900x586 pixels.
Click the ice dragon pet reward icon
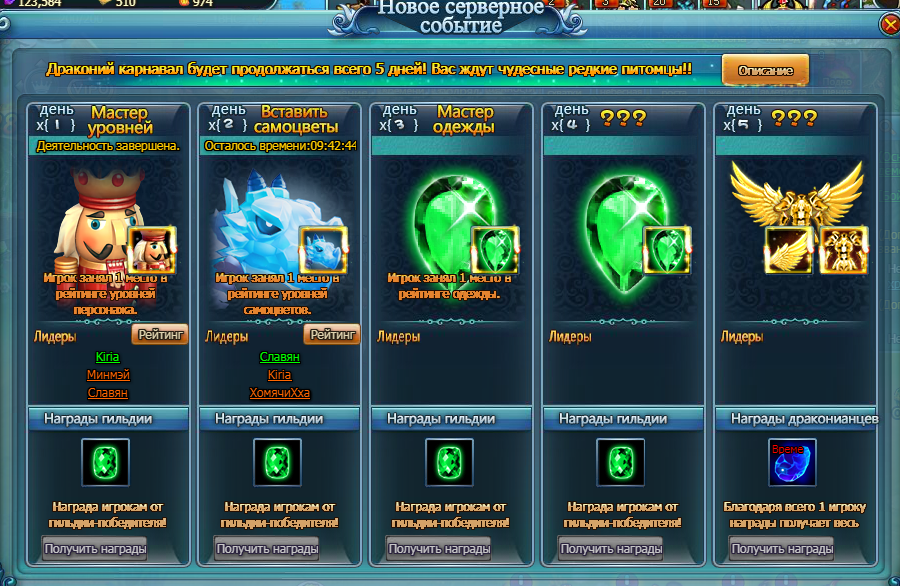point(324,250)
